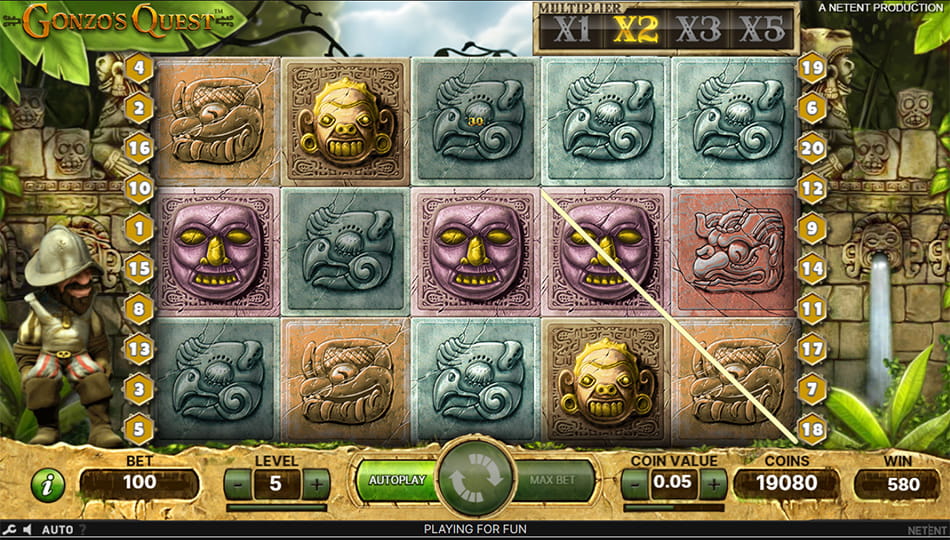
Task: Highlight payline 5 from its hexagon marker
Action: point(138,428)
